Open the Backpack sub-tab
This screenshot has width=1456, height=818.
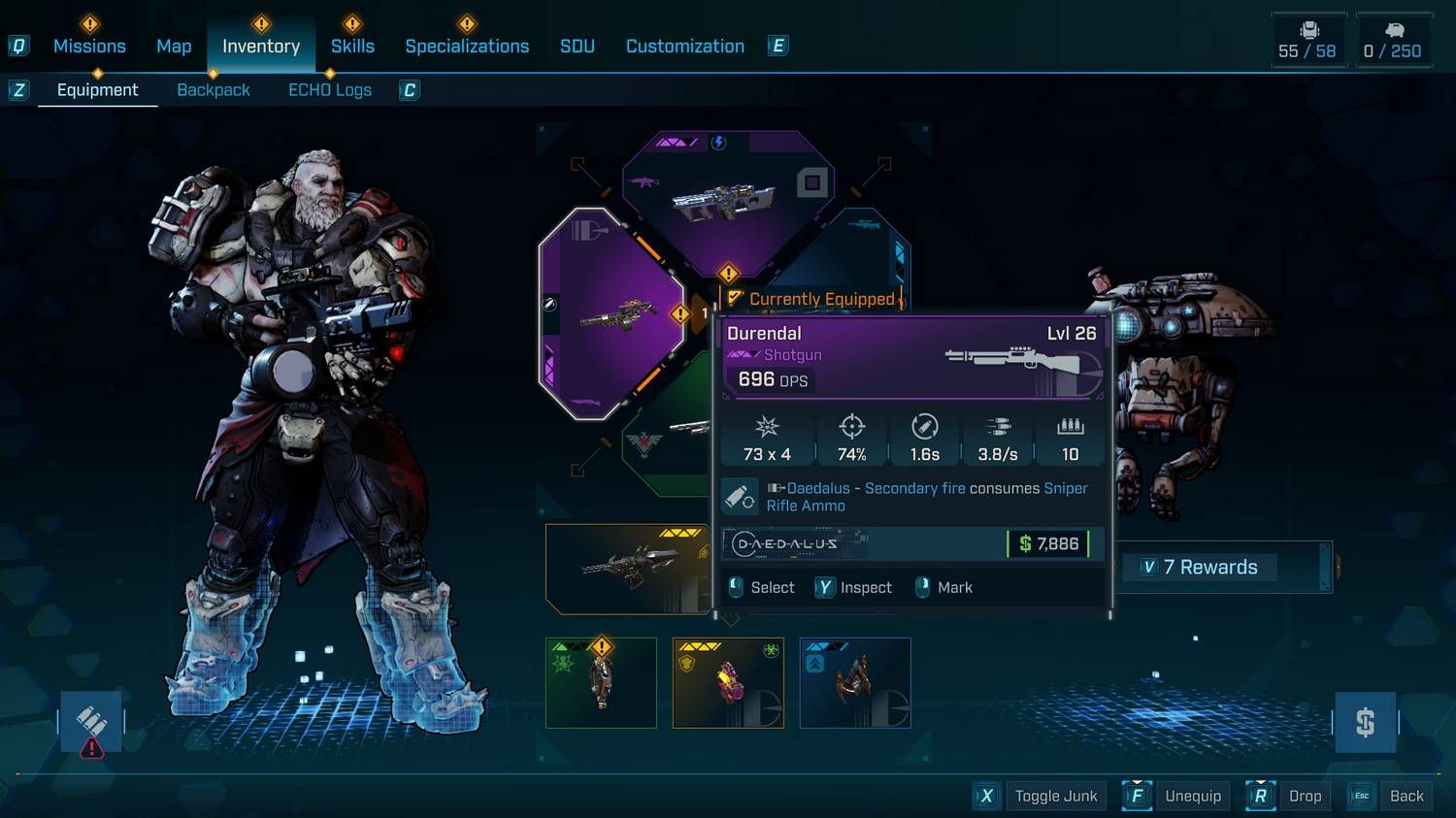tap(214, 90)
